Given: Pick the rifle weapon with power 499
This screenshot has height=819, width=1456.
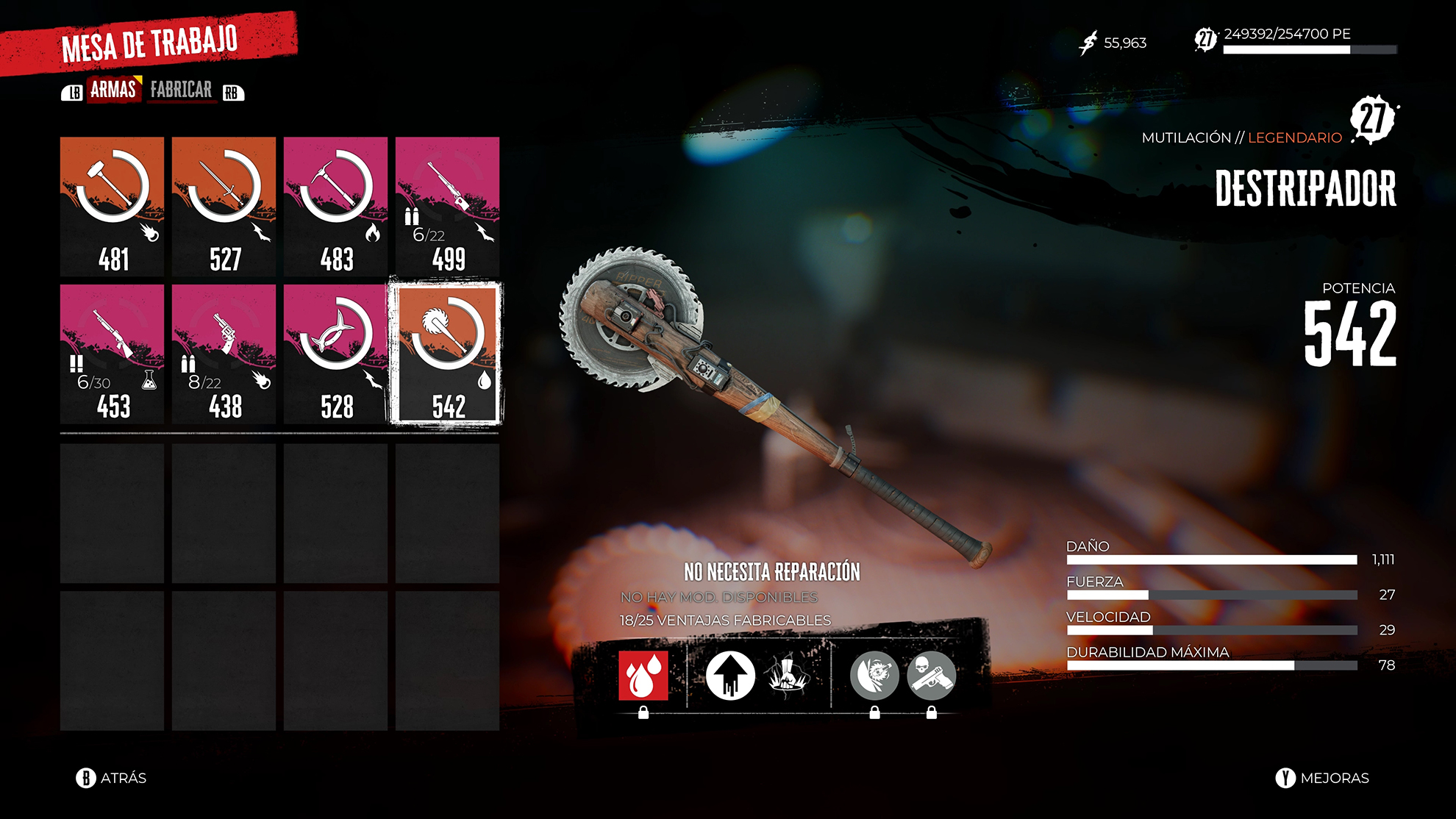Looking at the screenshot, I should [447, 206].
